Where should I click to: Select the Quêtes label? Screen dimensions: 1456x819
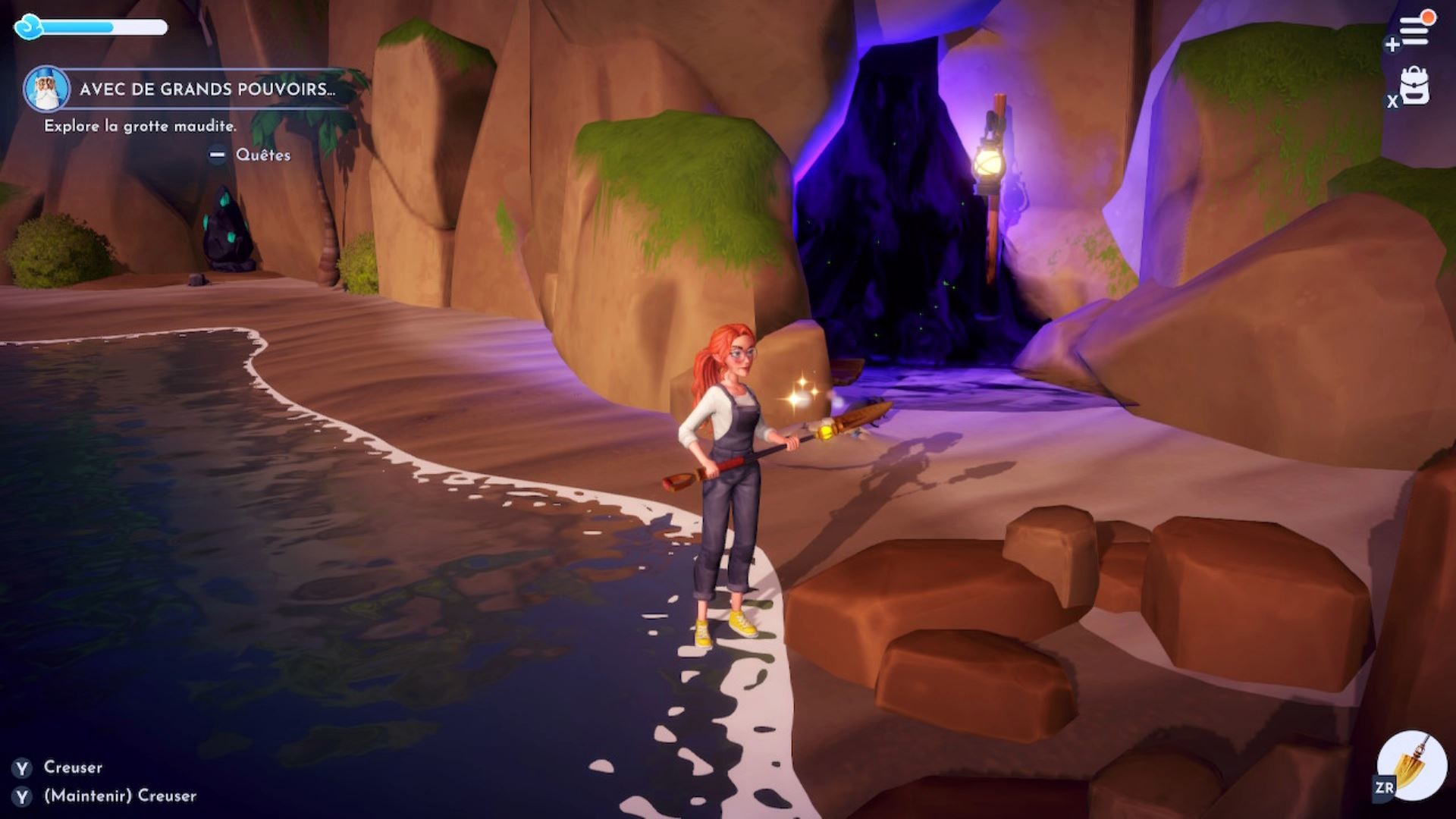pyautogui.click(x=262, y=155)
